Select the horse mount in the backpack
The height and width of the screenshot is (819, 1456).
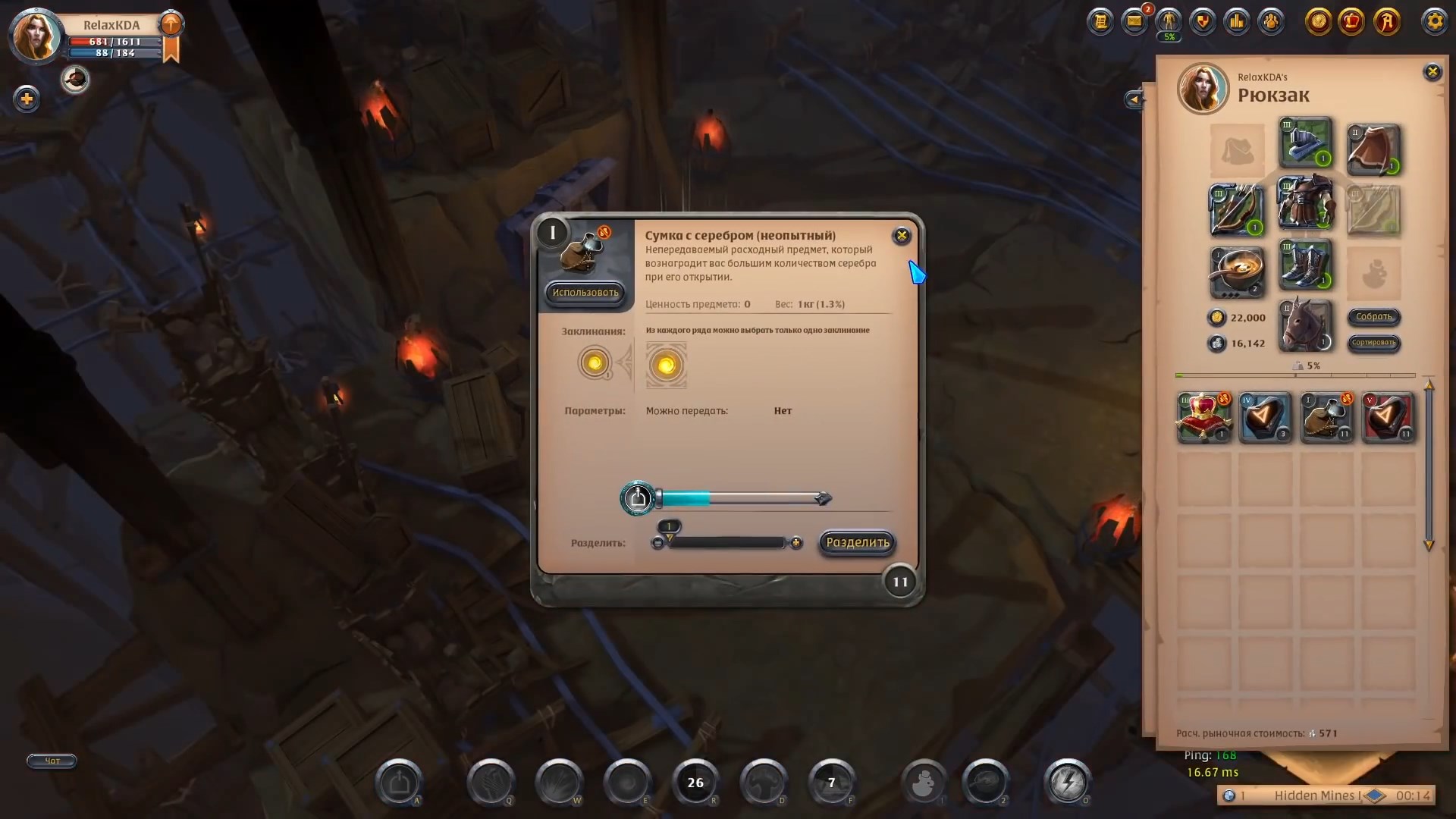click(1305, 325)
